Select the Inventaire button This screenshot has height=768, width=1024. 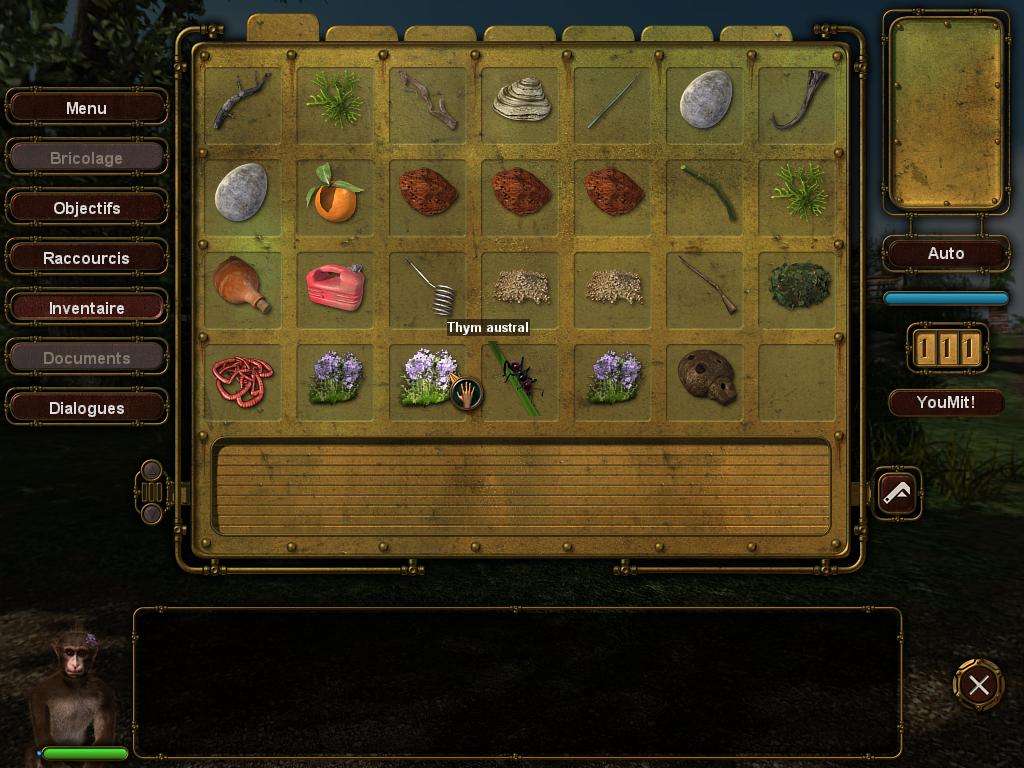tap(86, 308)
